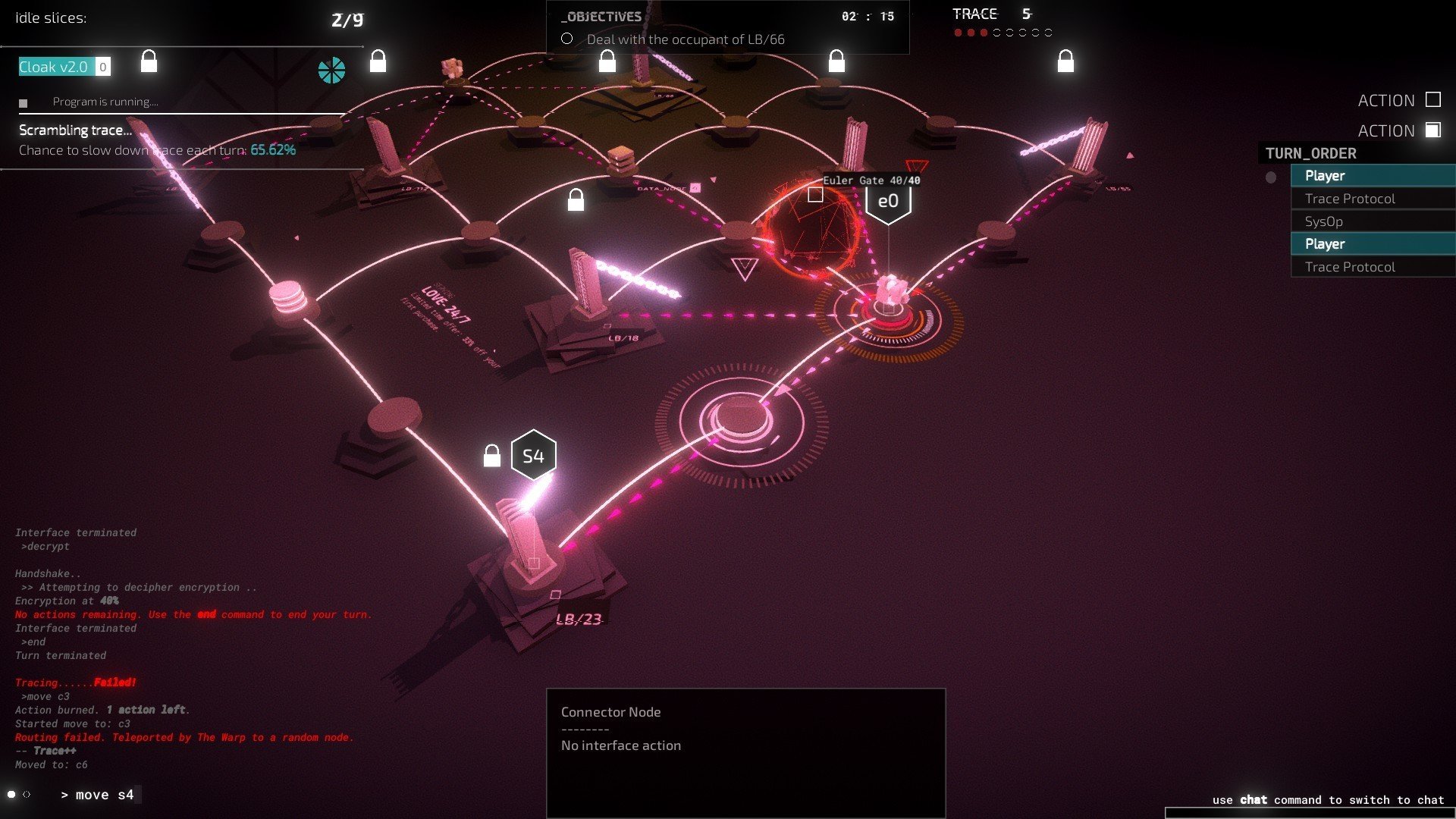The width and height of the screenshot is (1456, 819).
Task: Click the chat input box
Action: (1310, 813)
